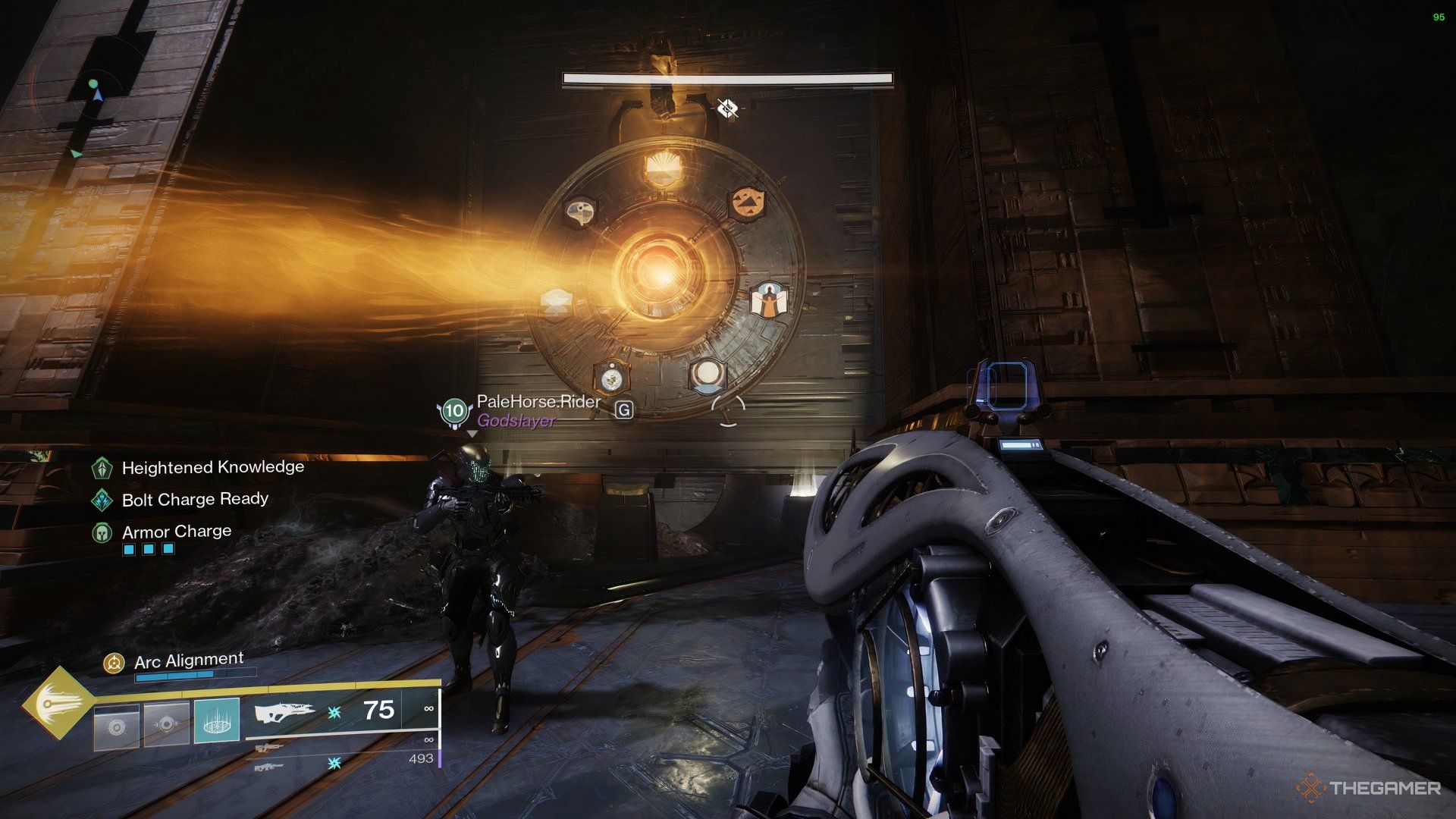Activate the highlighted teal class ability icon
This screenshot has height=819, width=1456.
(x=217, y=720)
